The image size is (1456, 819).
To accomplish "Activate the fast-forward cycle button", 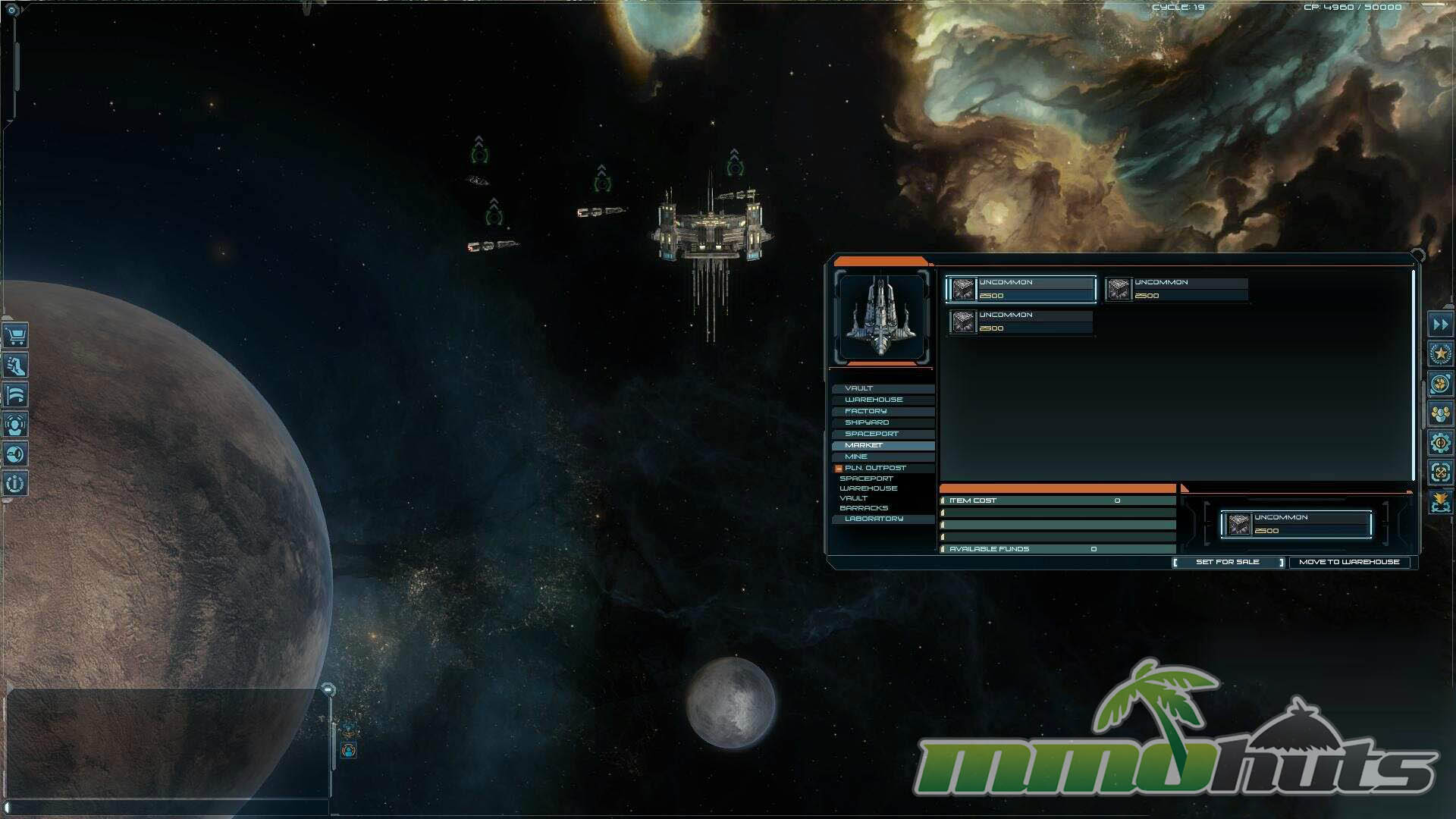I will pyautogui.click(x=1440, y=325).
